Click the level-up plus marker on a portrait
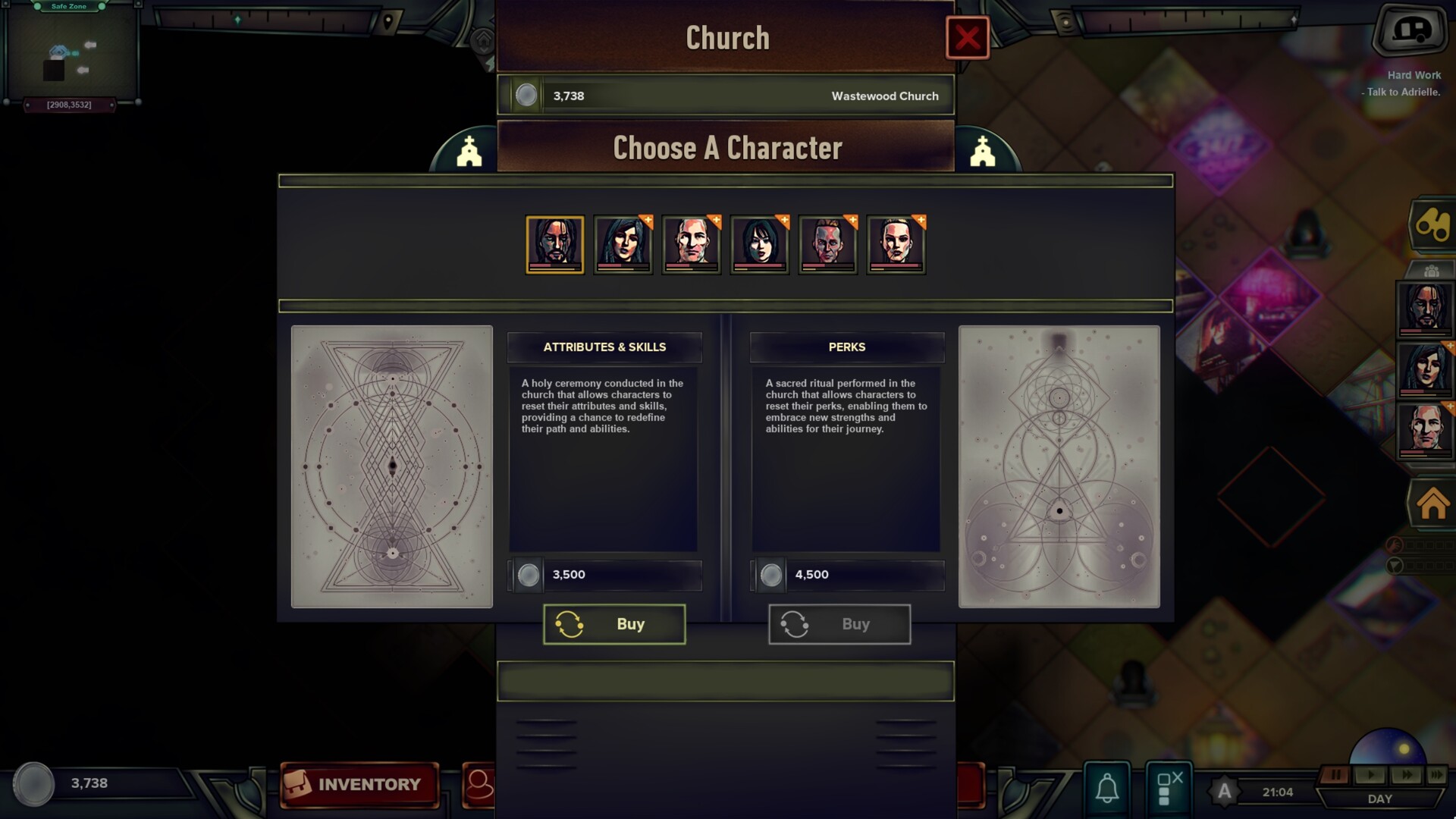This screenshot has width=1456, height=819. (x=648, y=221)
